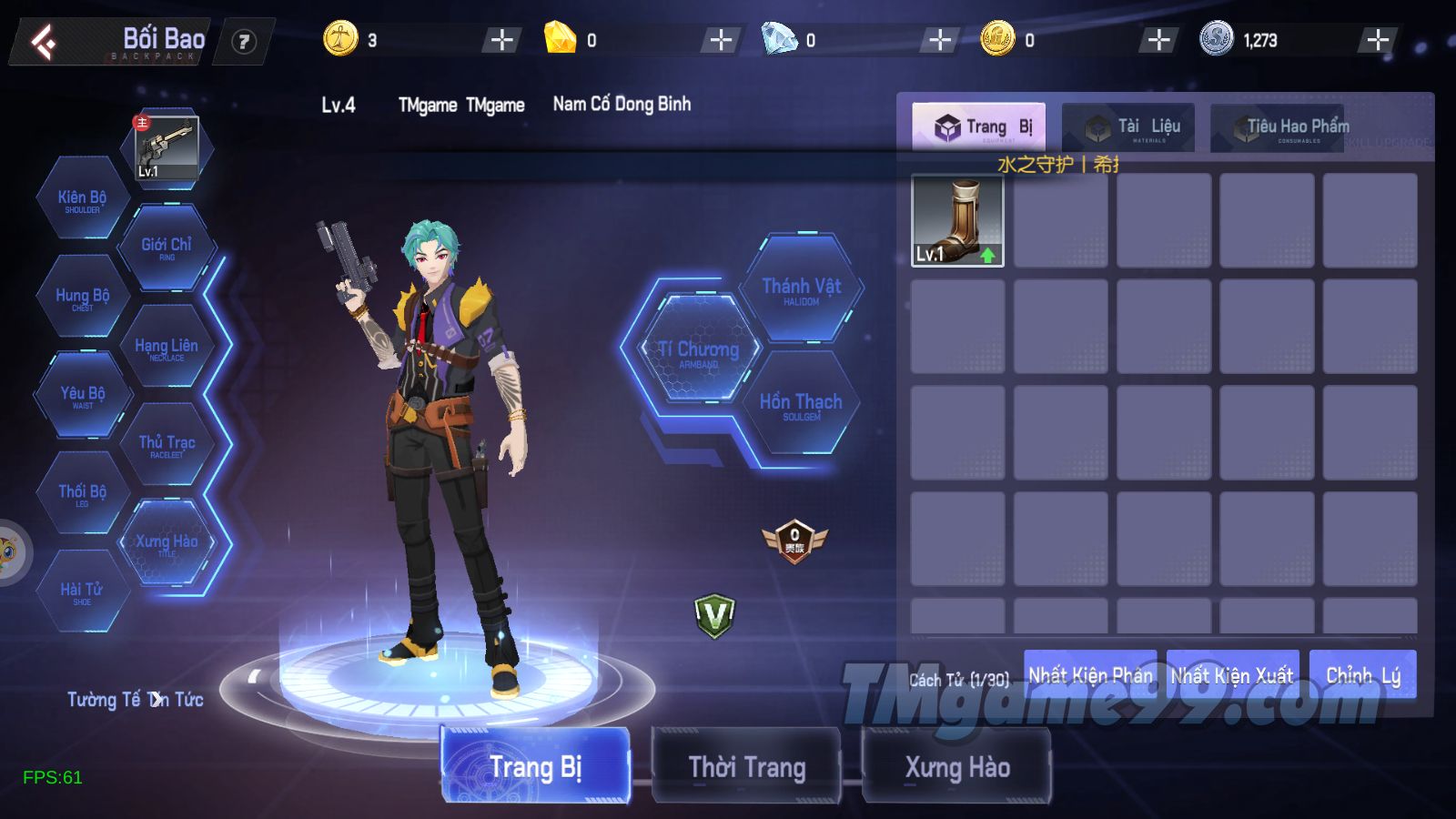Screen dimensions: 1456x819
Task: Select the Hạng Liên necklace slot
Action: tap(167, 348)
